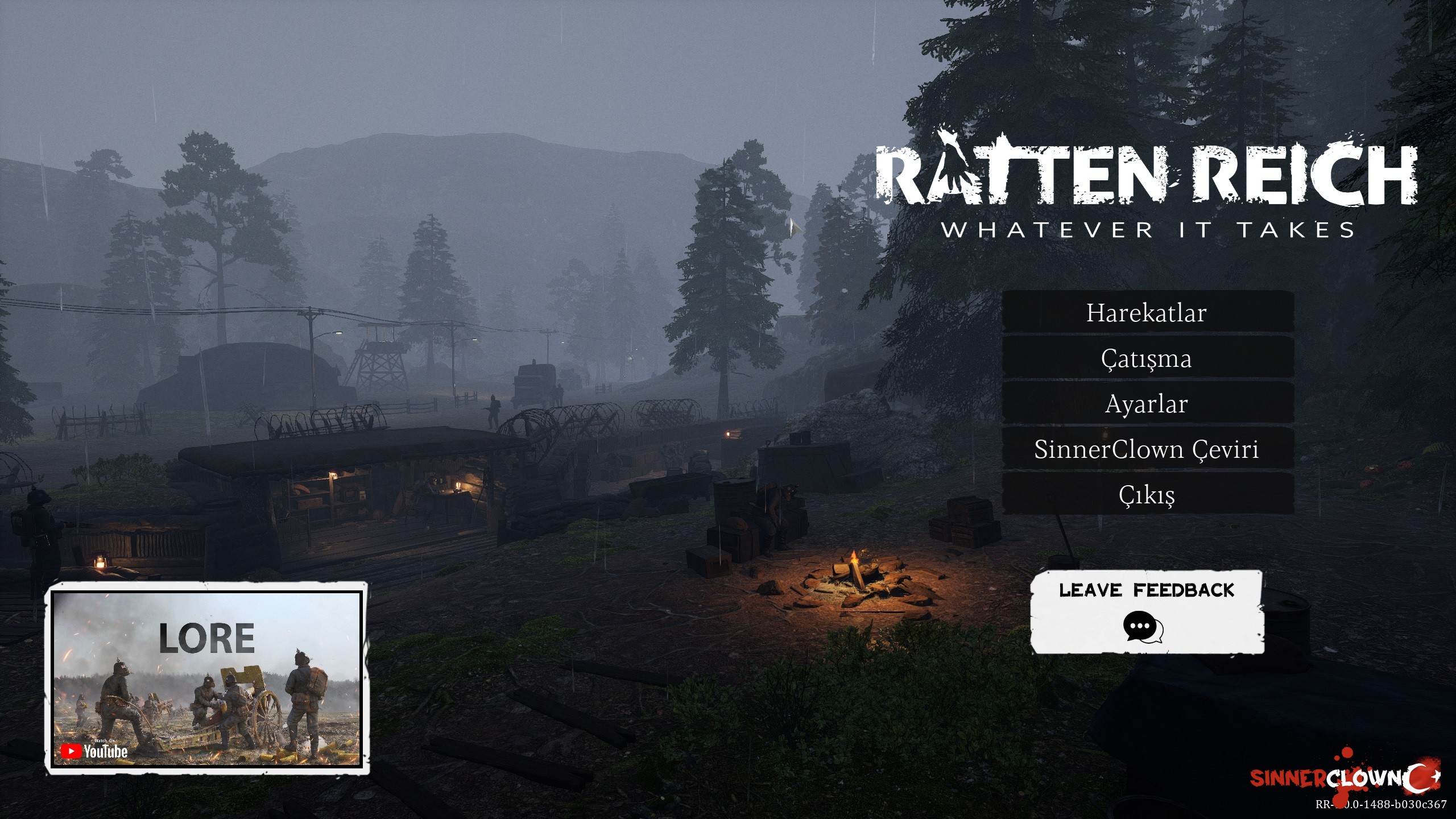Open the Harekatlar menu
Viewport: 1456px width, 819px height.
[x=1147, y=312]
